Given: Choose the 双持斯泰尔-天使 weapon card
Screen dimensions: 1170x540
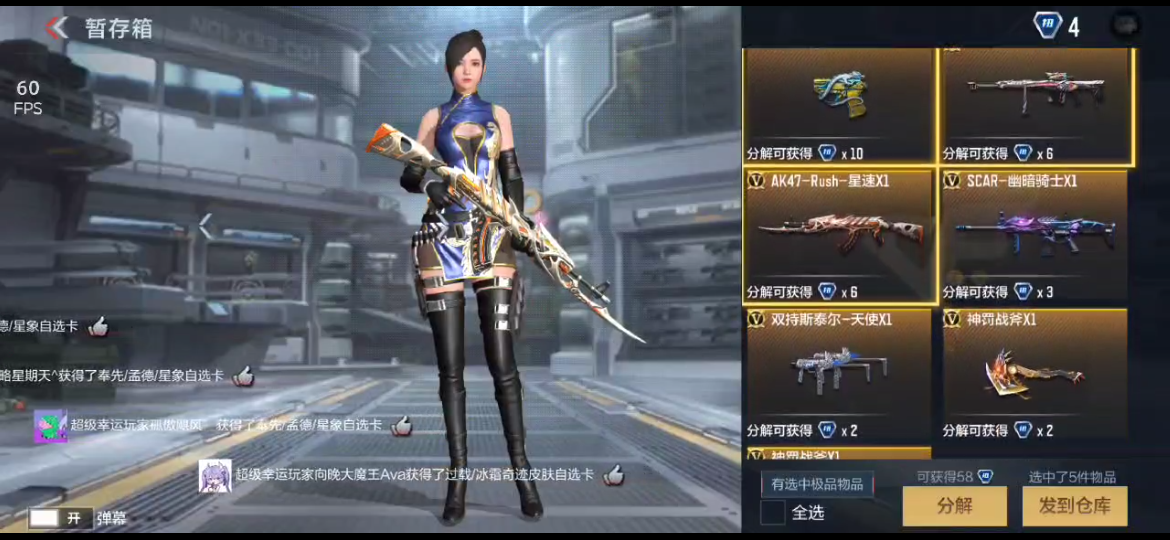Looking at the screenshot, I should pos(839,374).
